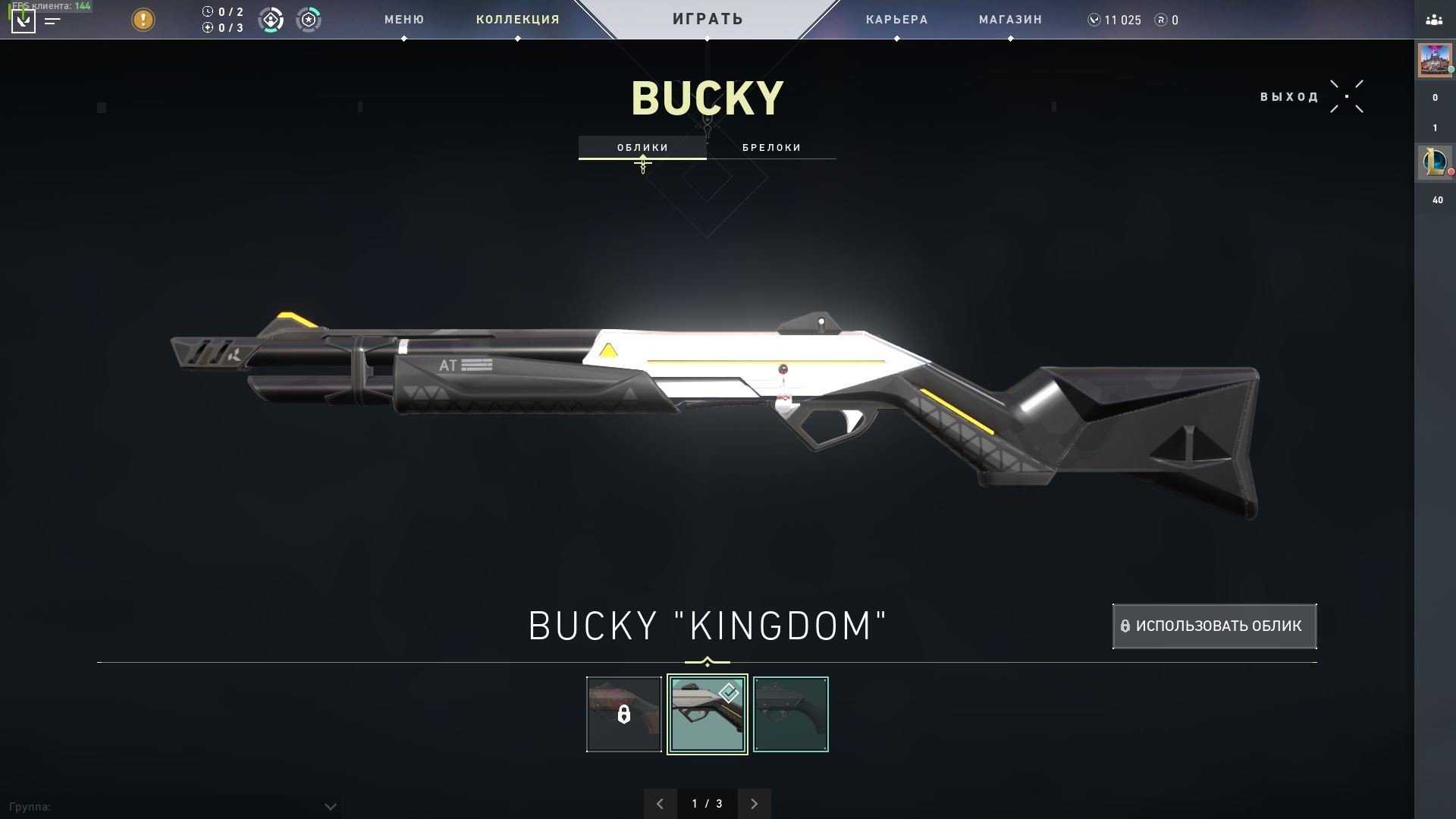Open the social friends panel icon

pyautogui.click(x=1434, y=20)
